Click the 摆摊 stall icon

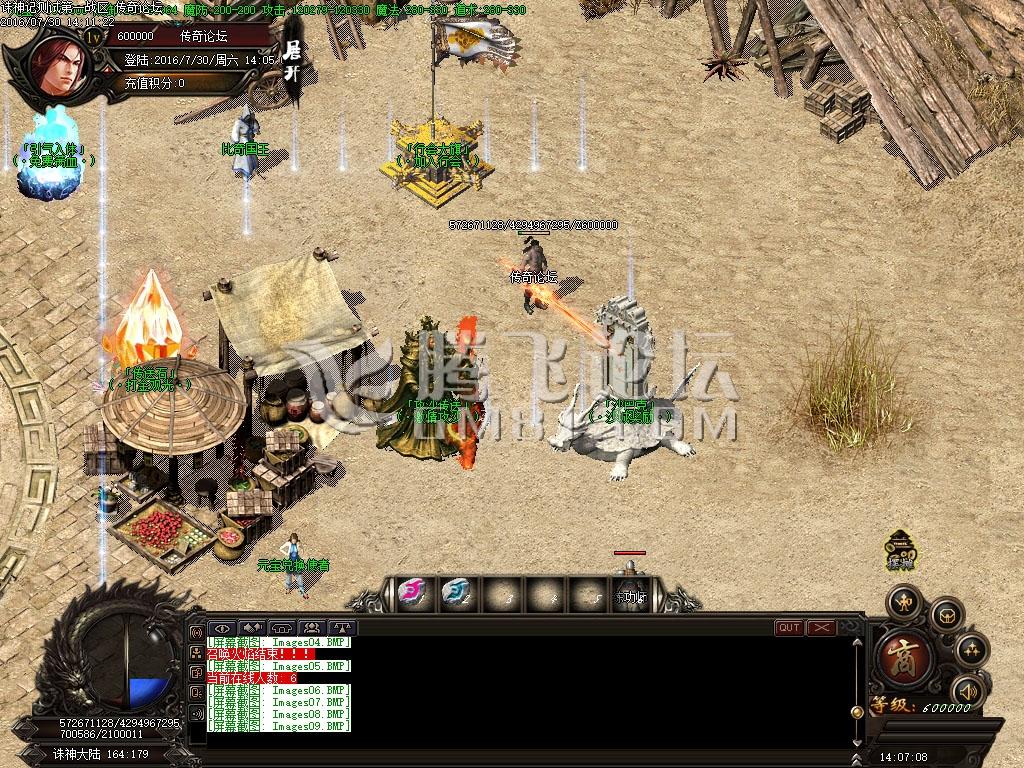tap(901, 549)
